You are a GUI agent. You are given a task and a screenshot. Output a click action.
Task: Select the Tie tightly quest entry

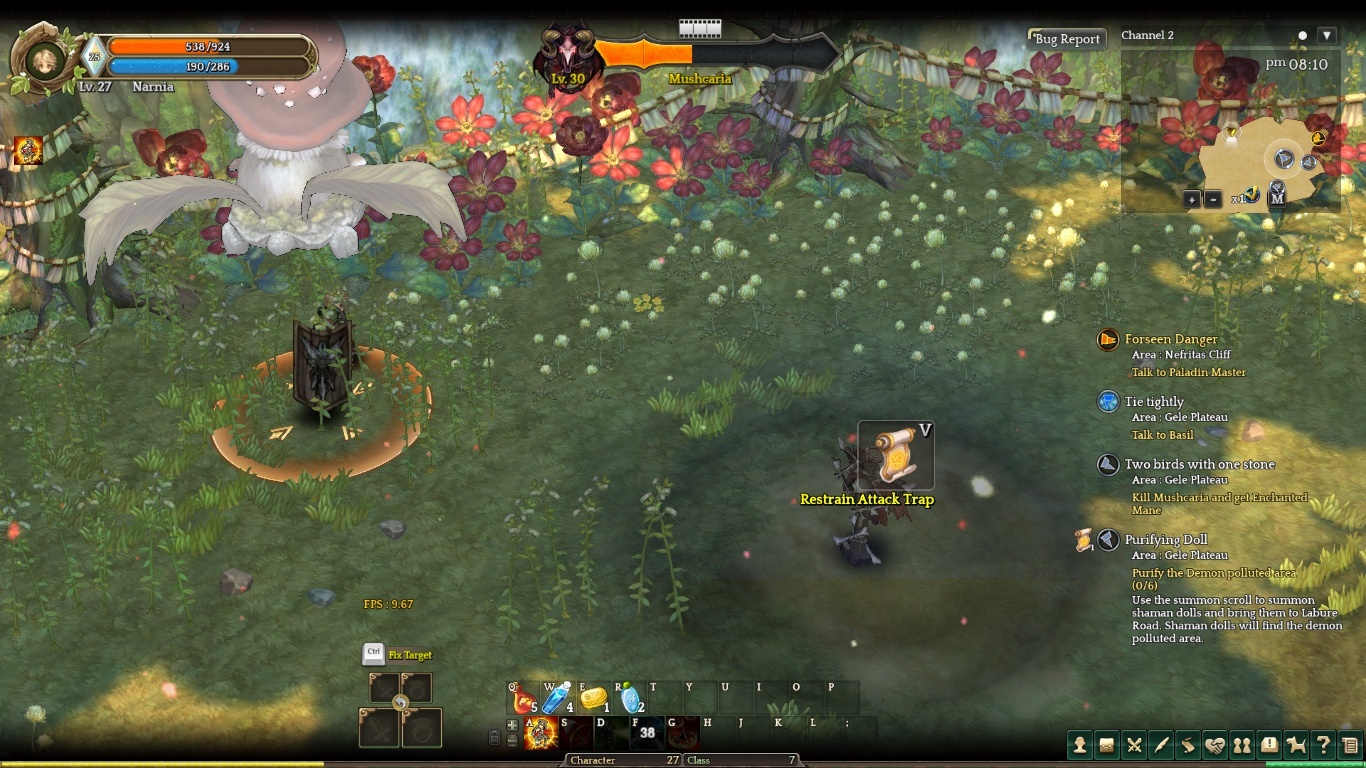pyautogui.click(x=1154, y=402)
